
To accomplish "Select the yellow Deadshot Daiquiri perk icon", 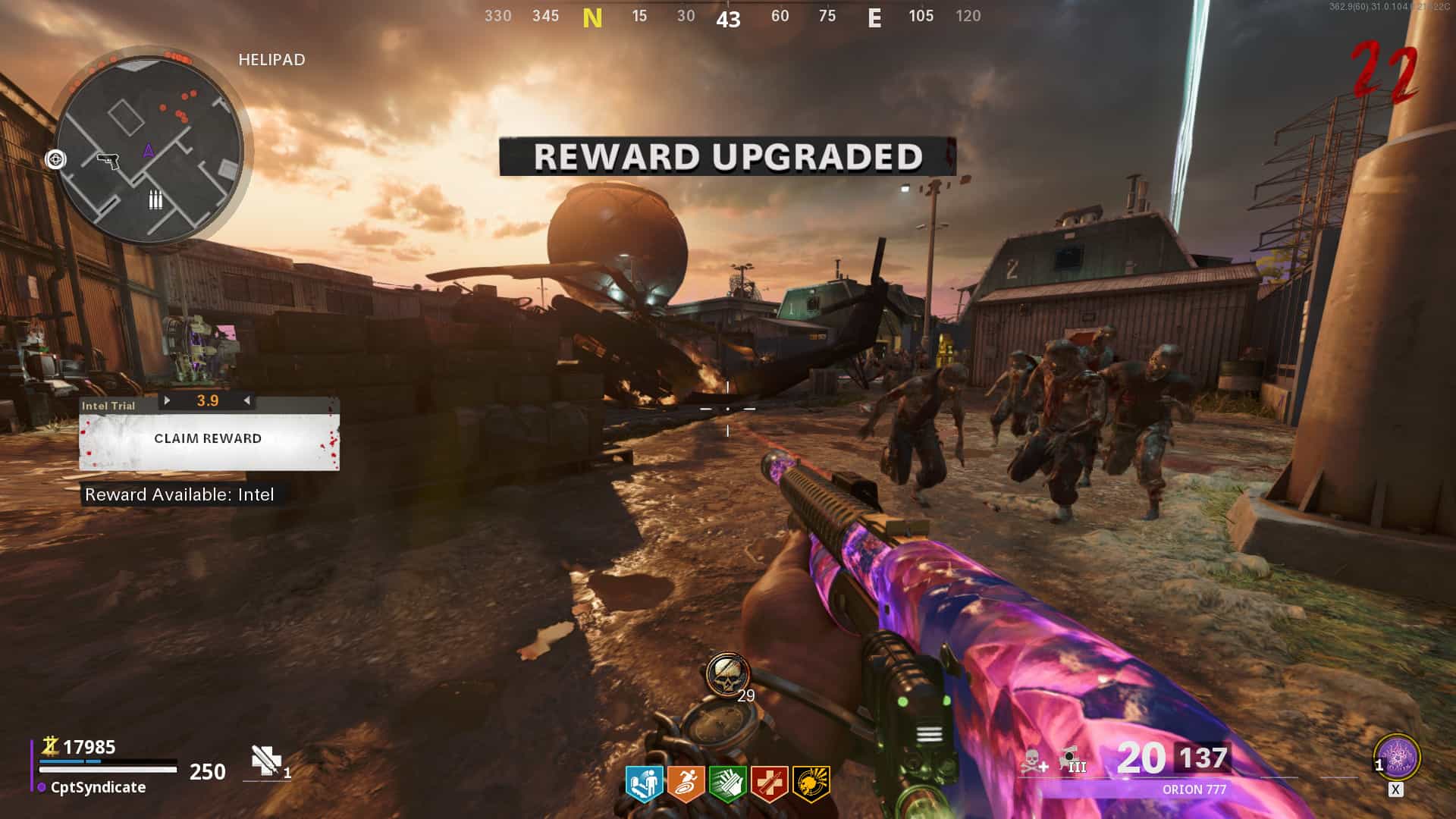I will (x=811, y=784).
